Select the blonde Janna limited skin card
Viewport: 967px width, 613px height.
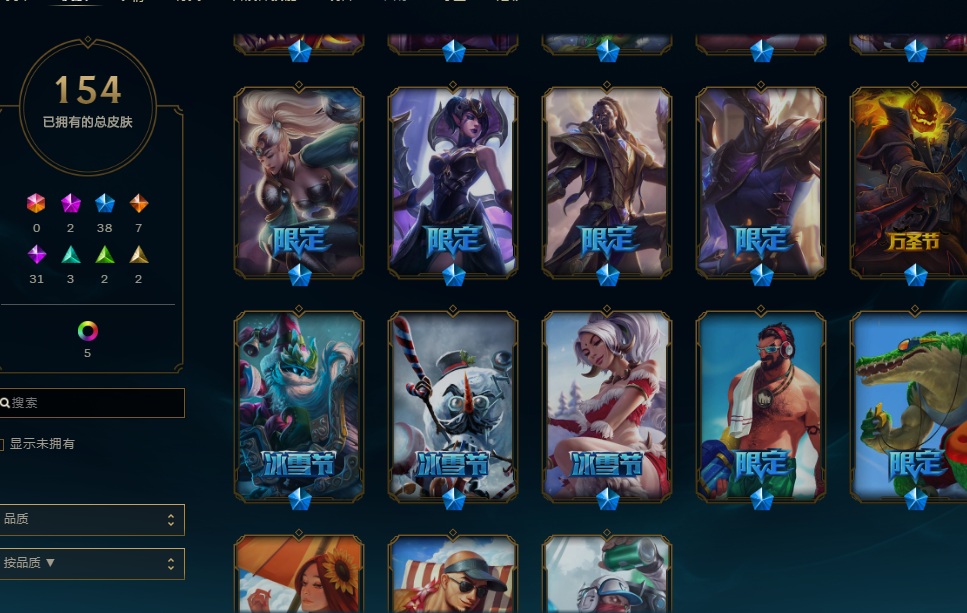tap(299, 182)
